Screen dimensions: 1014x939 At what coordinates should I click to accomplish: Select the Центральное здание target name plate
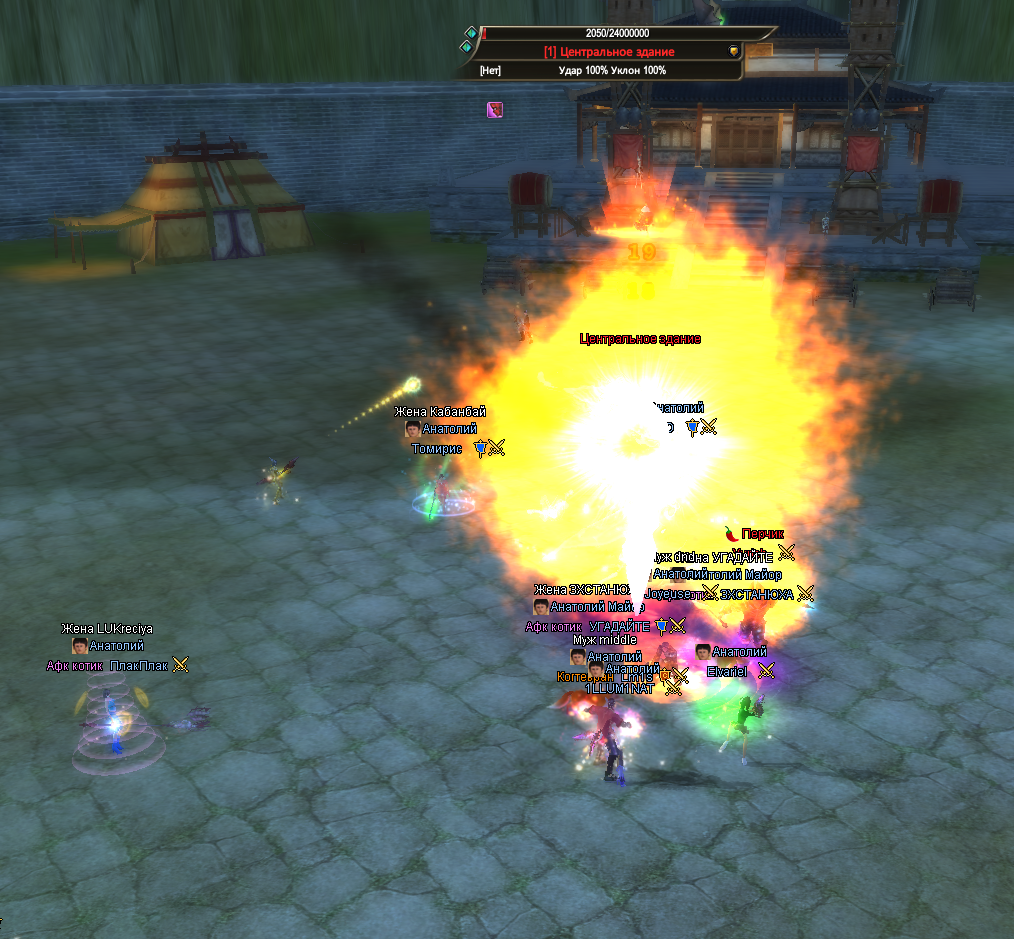609,51
